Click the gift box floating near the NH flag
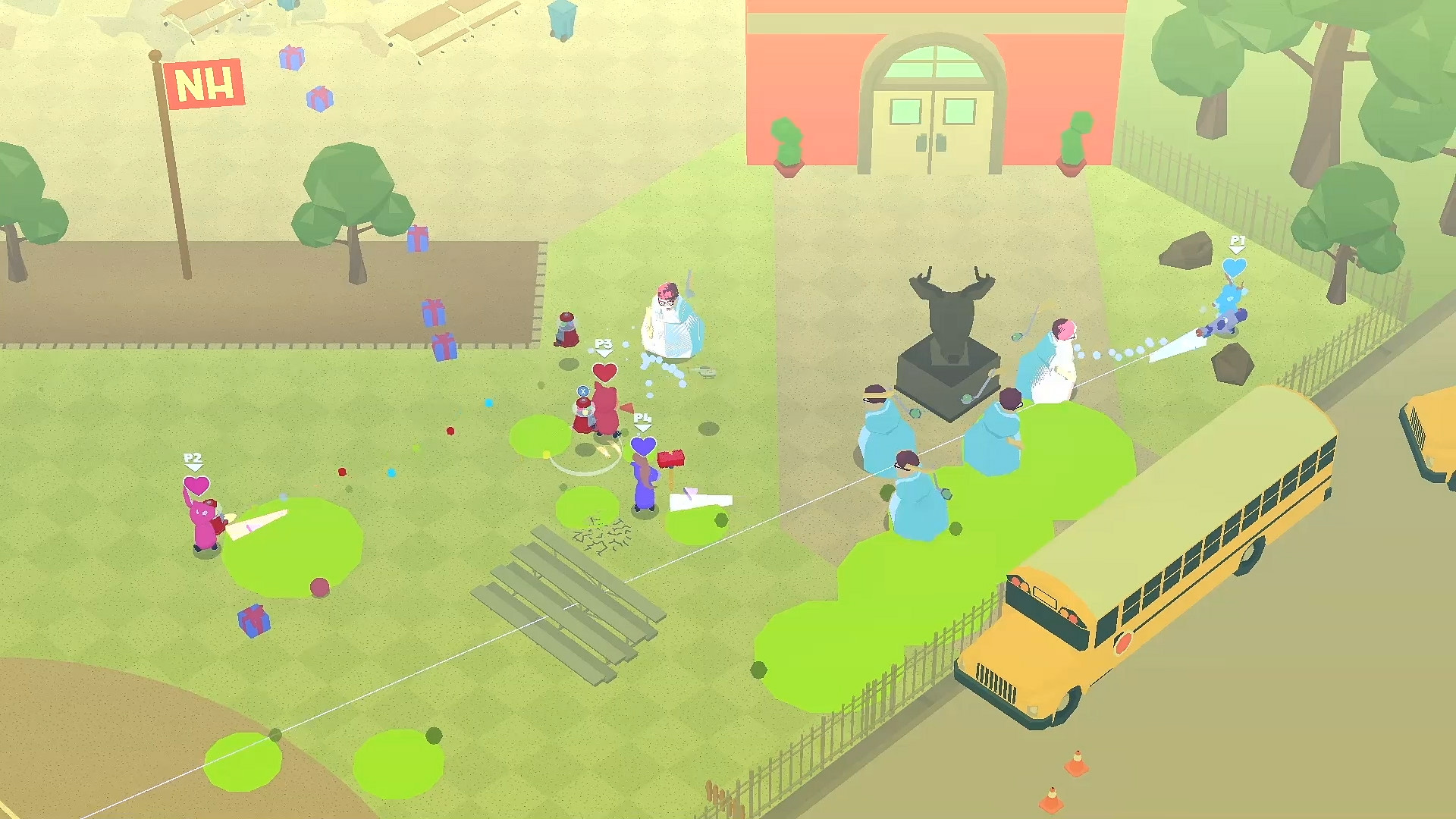 pyautogui.click(x=292, y=57)
